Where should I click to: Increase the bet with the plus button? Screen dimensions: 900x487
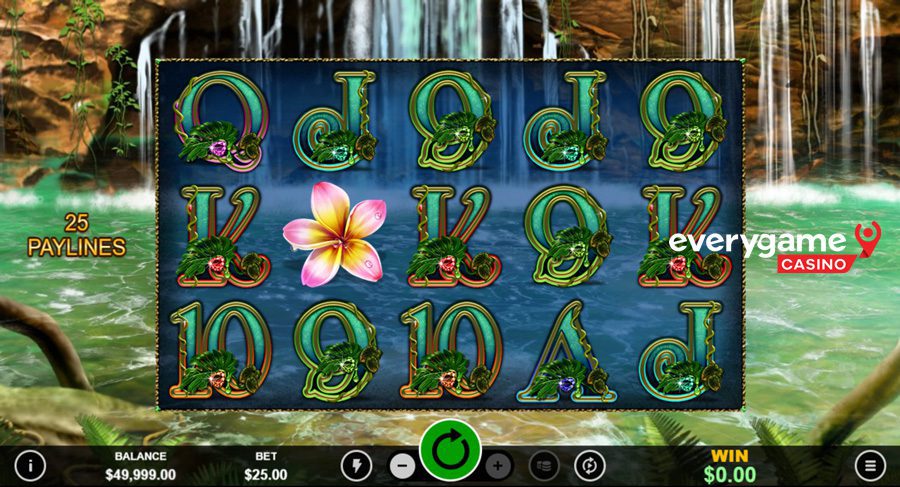498,465
